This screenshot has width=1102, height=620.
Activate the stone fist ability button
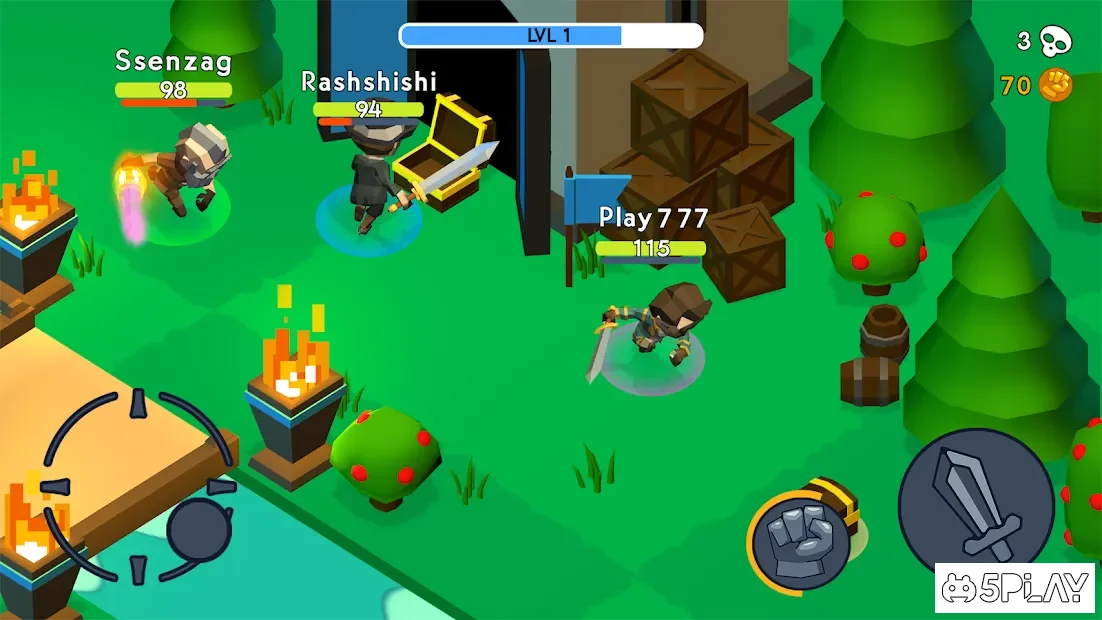tap(800, 540)
